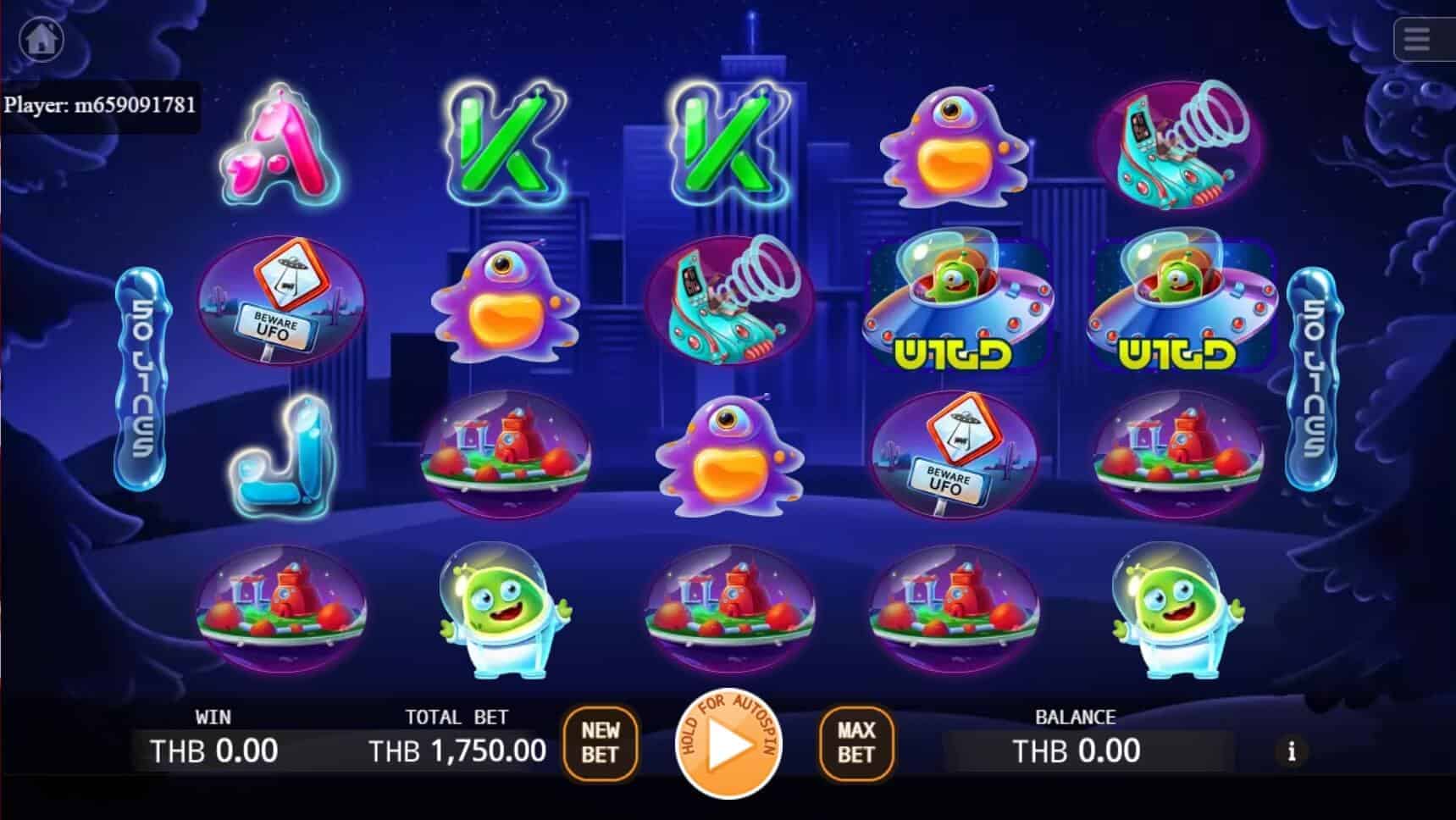Tap the info icon near the balance display

tap(1291, 751)
